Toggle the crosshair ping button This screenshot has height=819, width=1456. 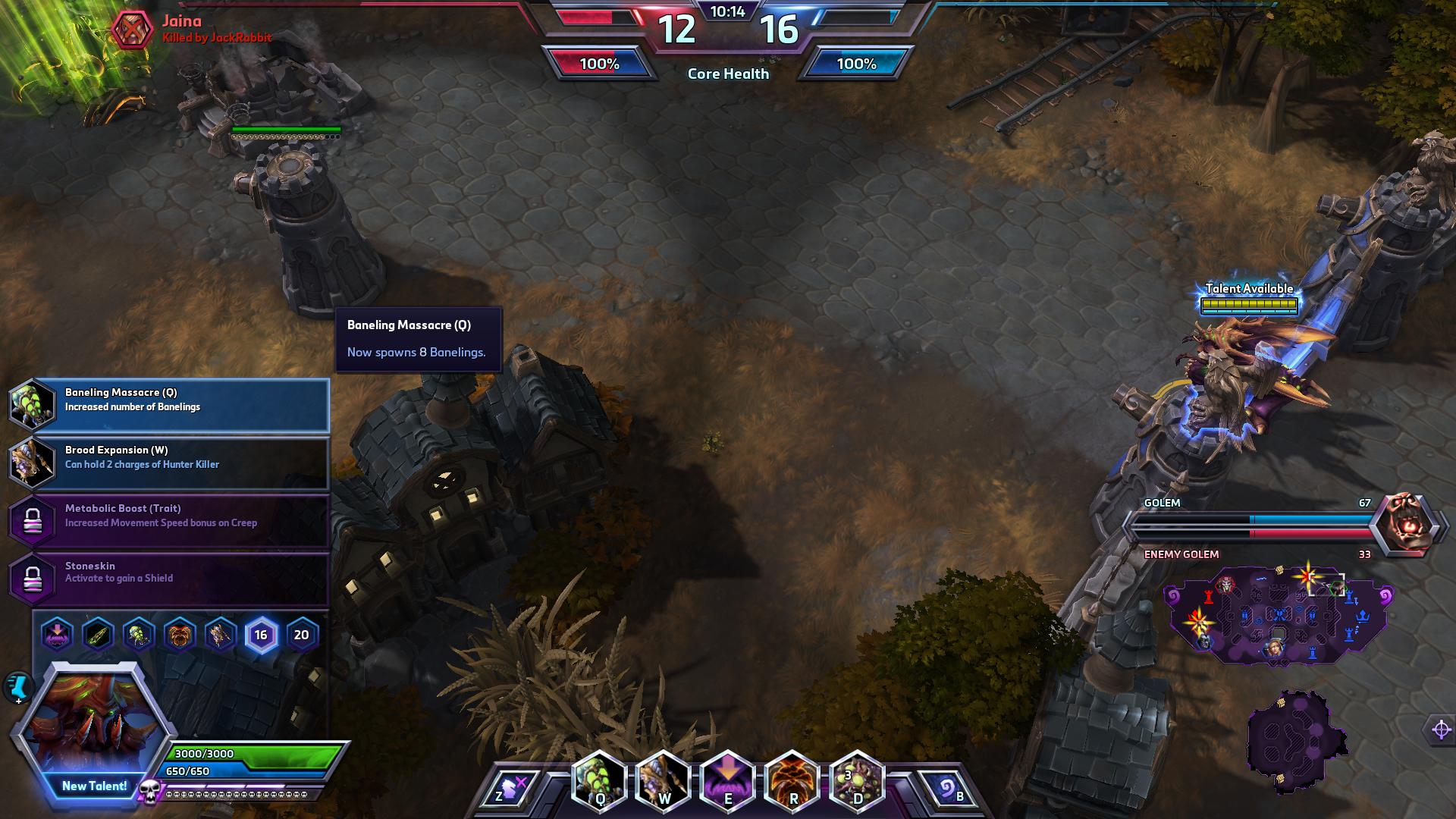(x=1441, y=730)
